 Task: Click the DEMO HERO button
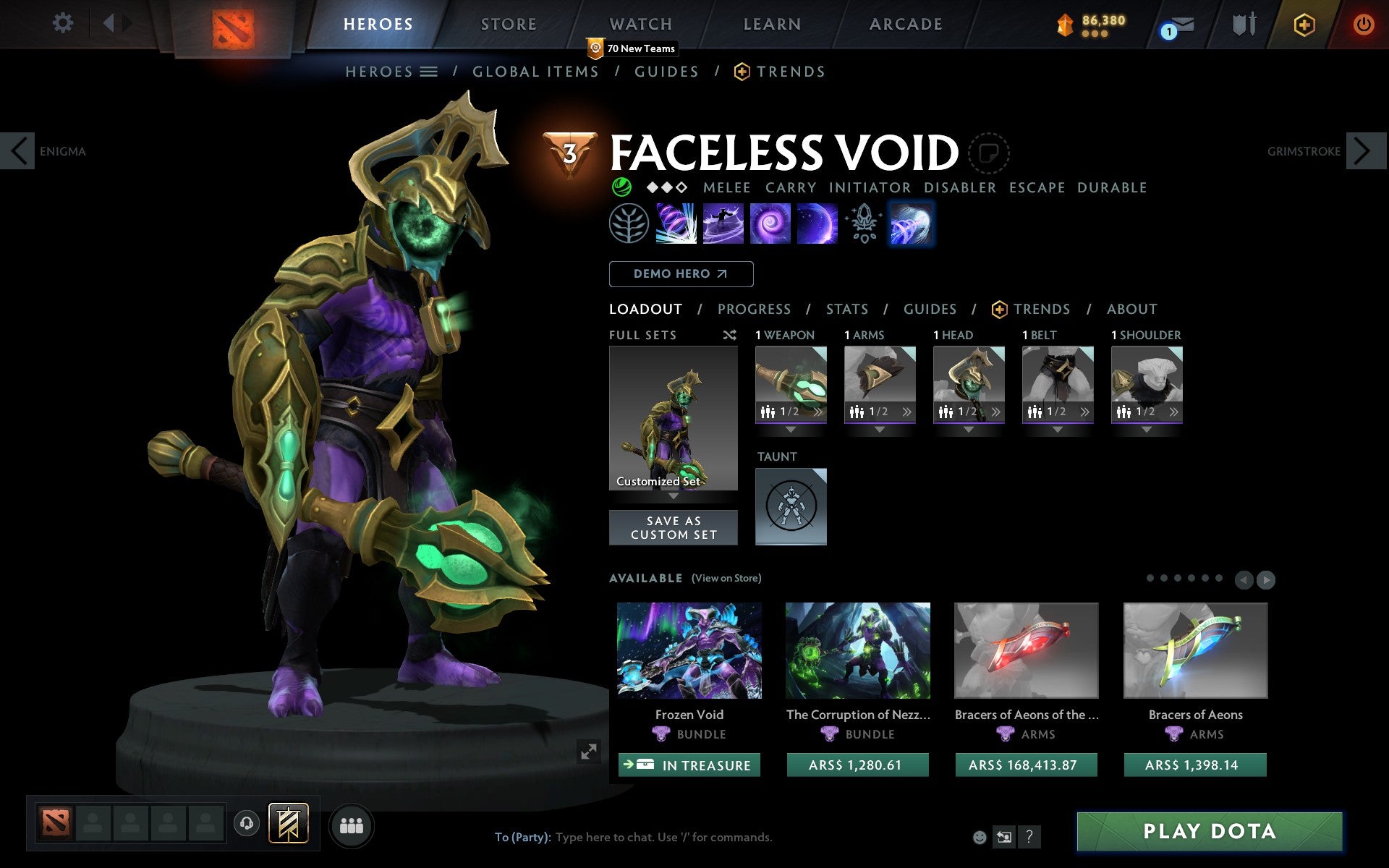click(x=681, y=274)
